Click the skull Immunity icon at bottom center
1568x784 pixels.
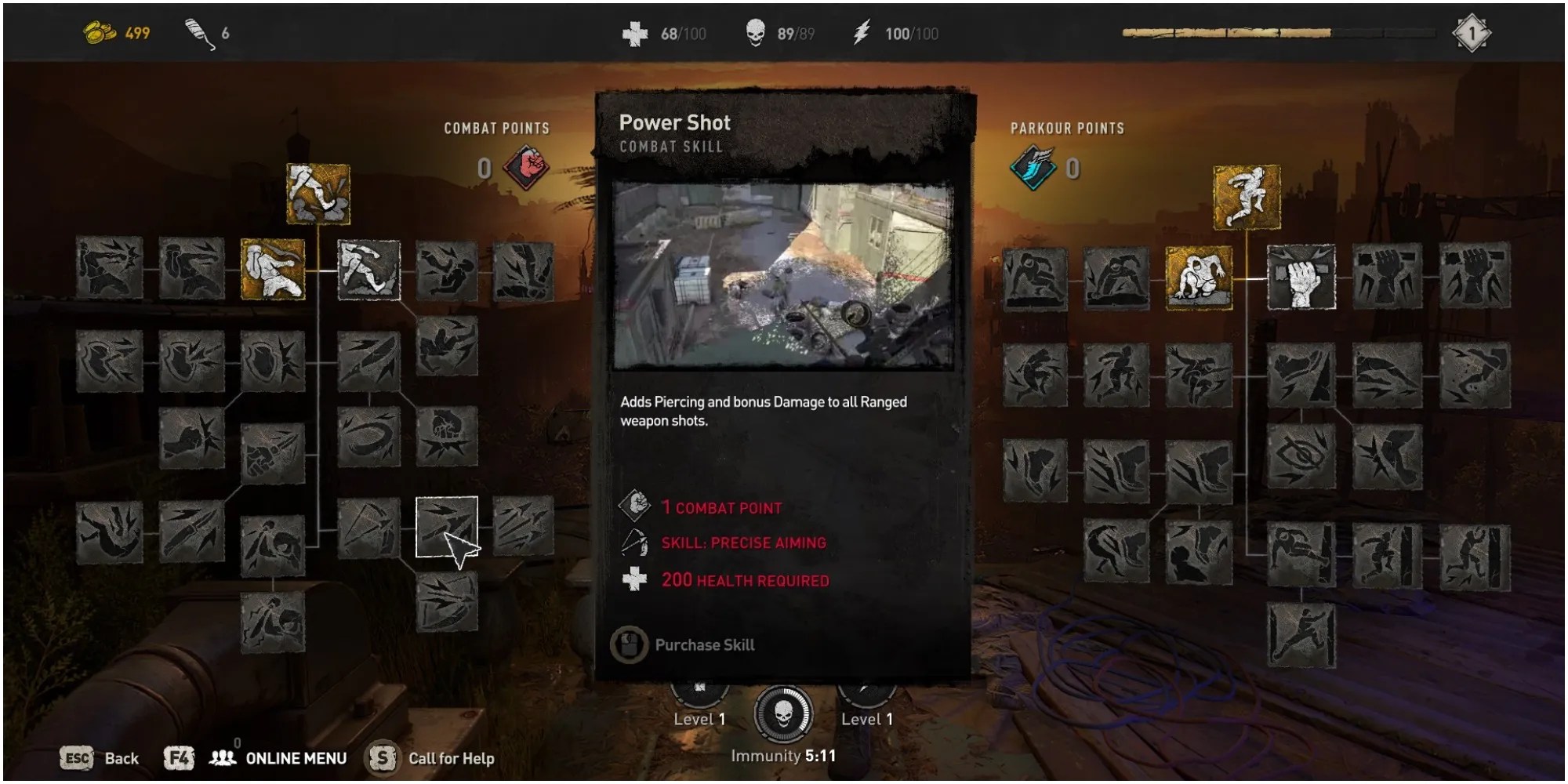(x=784, y=715)
